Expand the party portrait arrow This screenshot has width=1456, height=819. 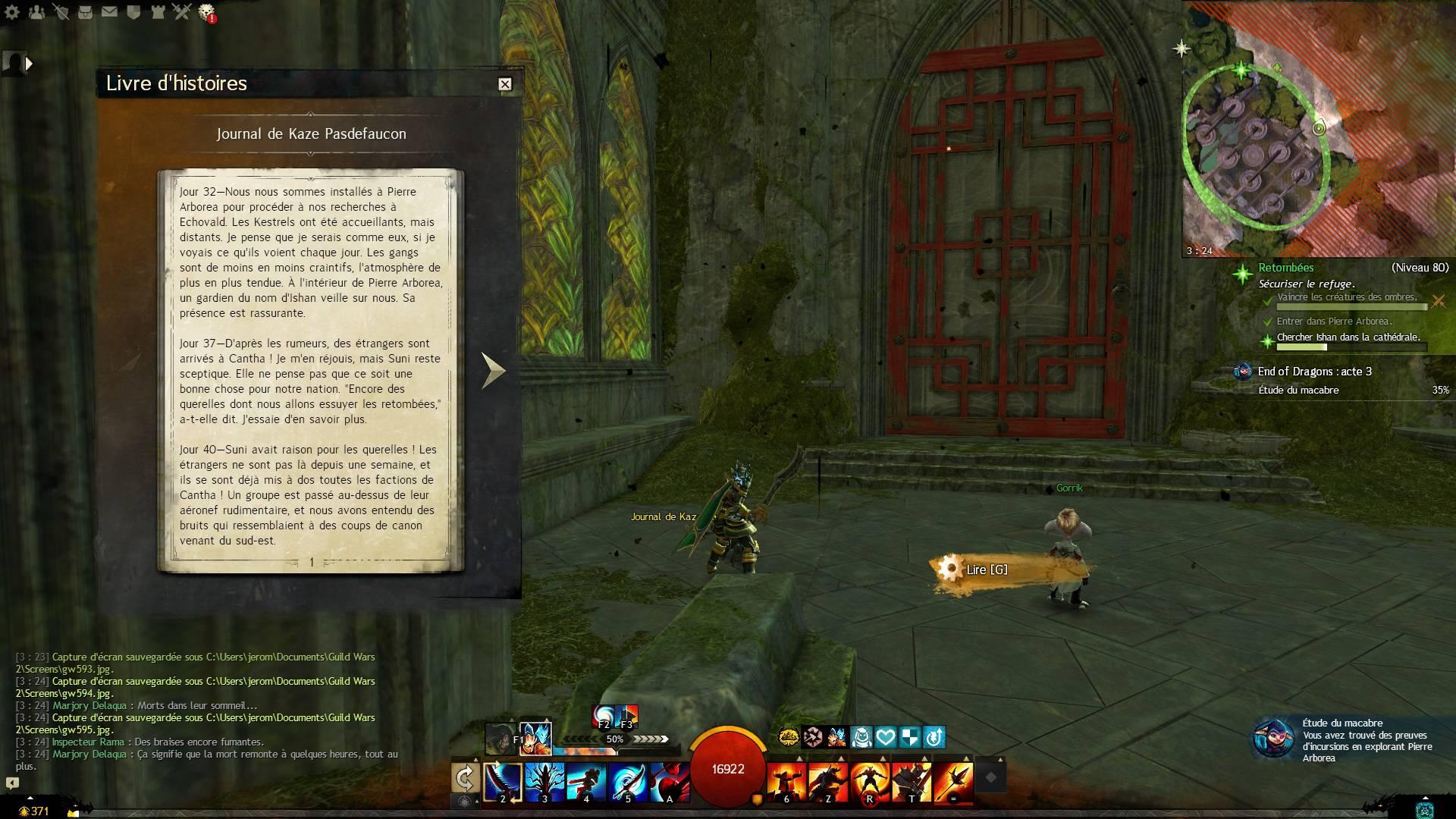coord(29,64)
